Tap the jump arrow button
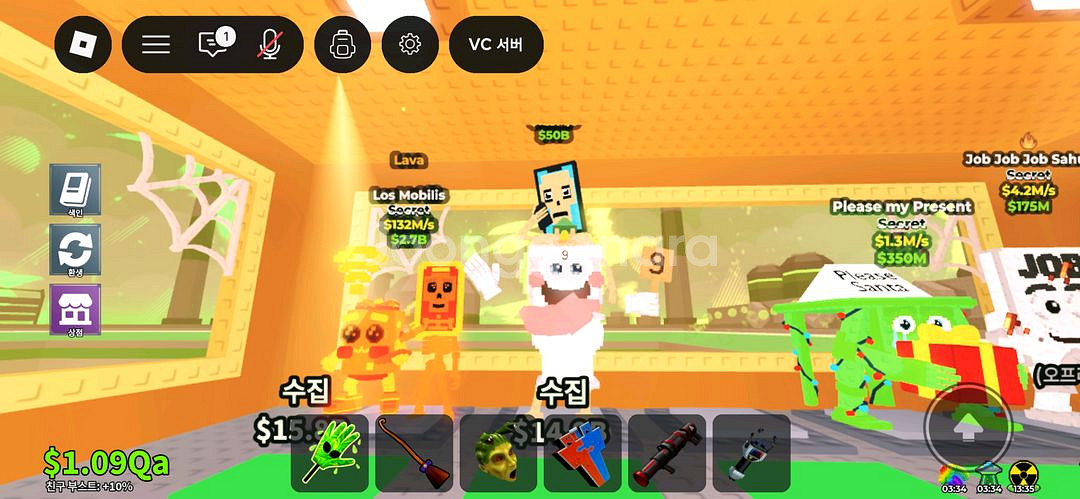The height and width of the screenshot is (499, 1080). (x=966, y=428)
